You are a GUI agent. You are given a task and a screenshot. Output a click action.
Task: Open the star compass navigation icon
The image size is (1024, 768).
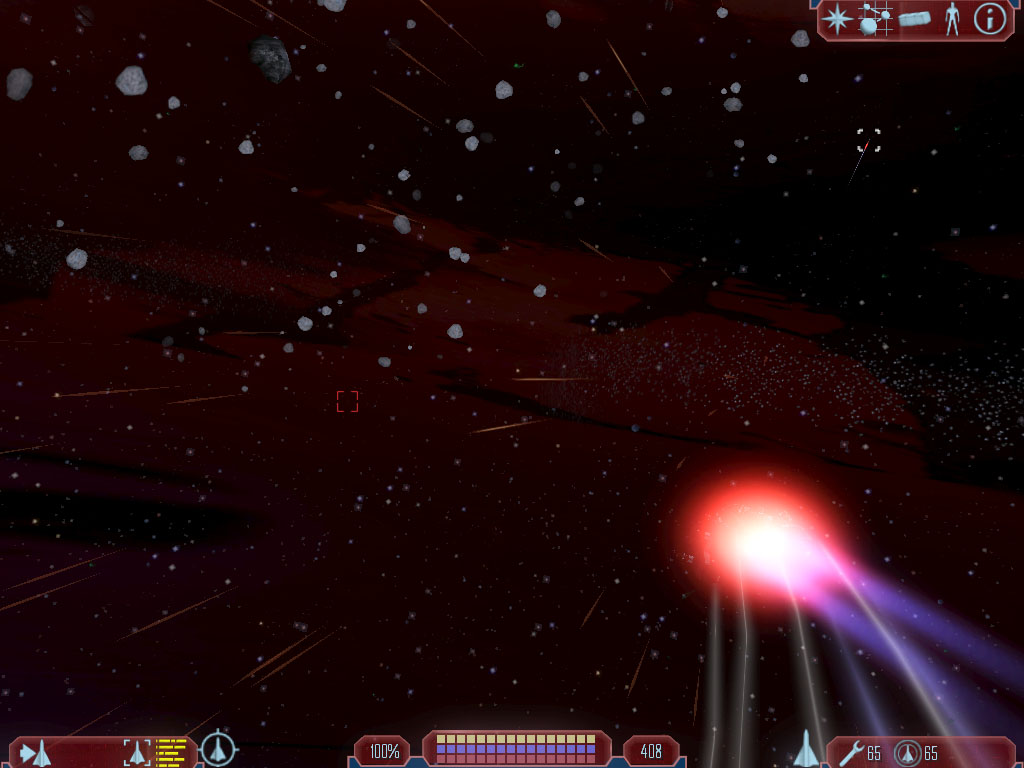click(x=835, y=19)
